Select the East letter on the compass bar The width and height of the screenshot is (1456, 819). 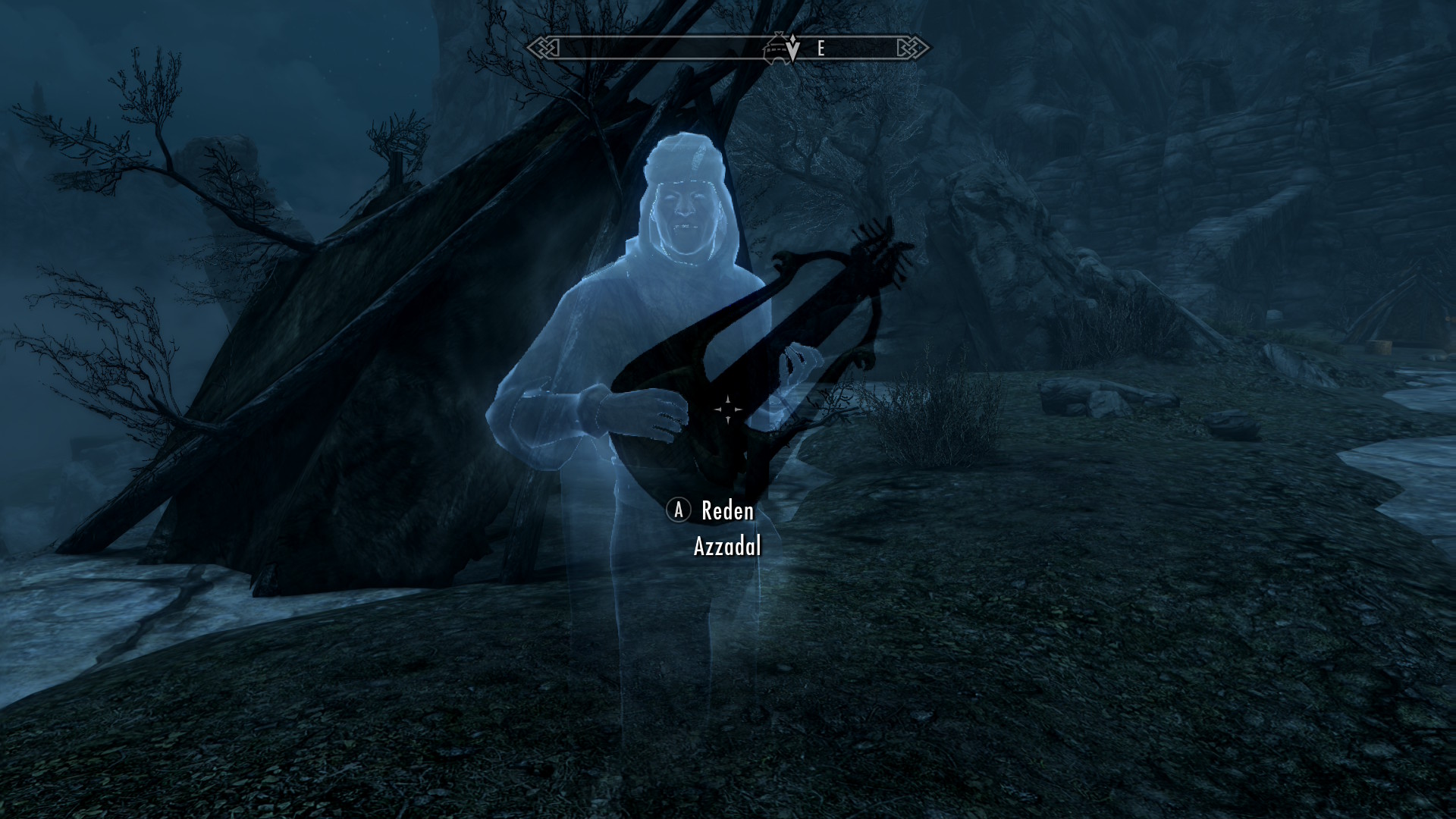(821, 49)
